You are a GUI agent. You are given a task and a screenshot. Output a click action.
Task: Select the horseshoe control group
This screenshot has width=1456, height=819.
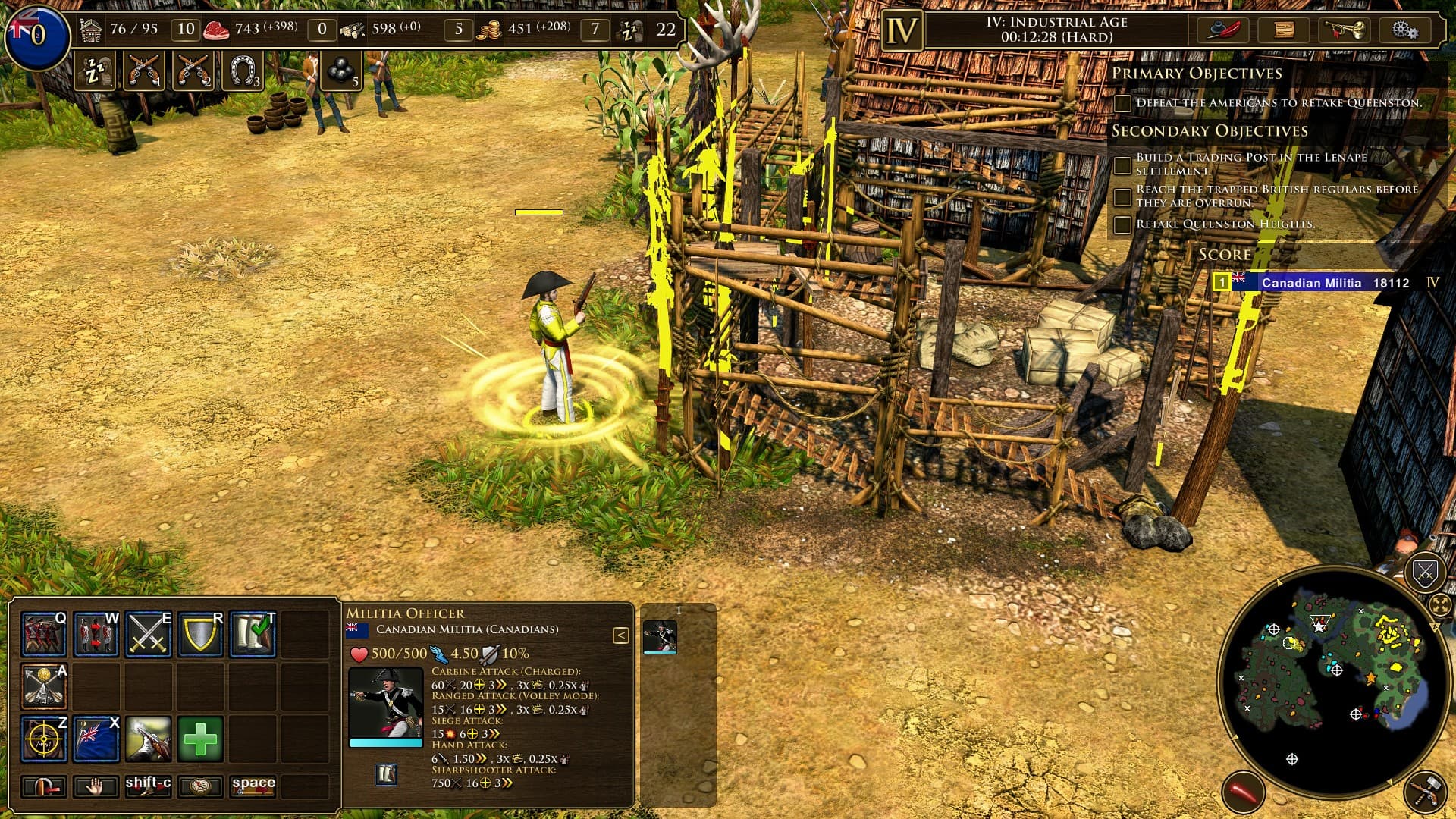pos(243,71)
